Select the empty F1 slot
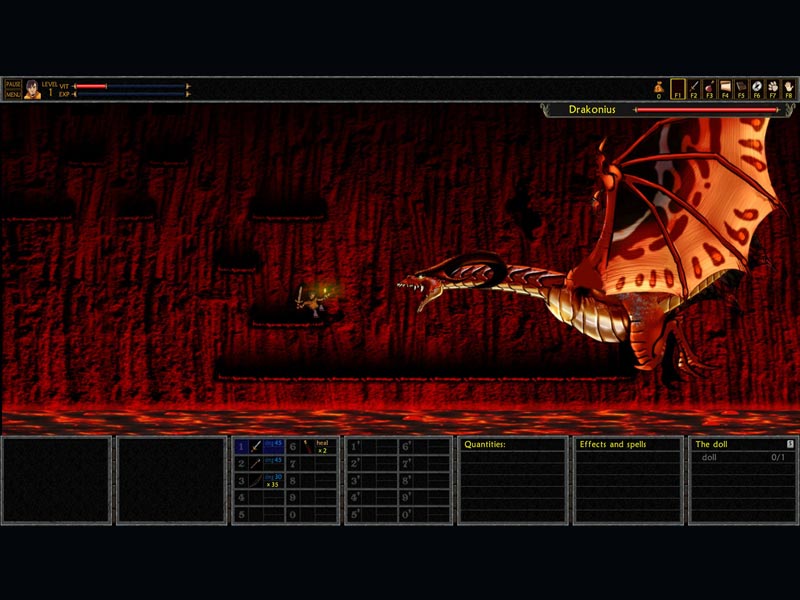The height and width of the screenshot is (600, 800). [x=678, y=87]
